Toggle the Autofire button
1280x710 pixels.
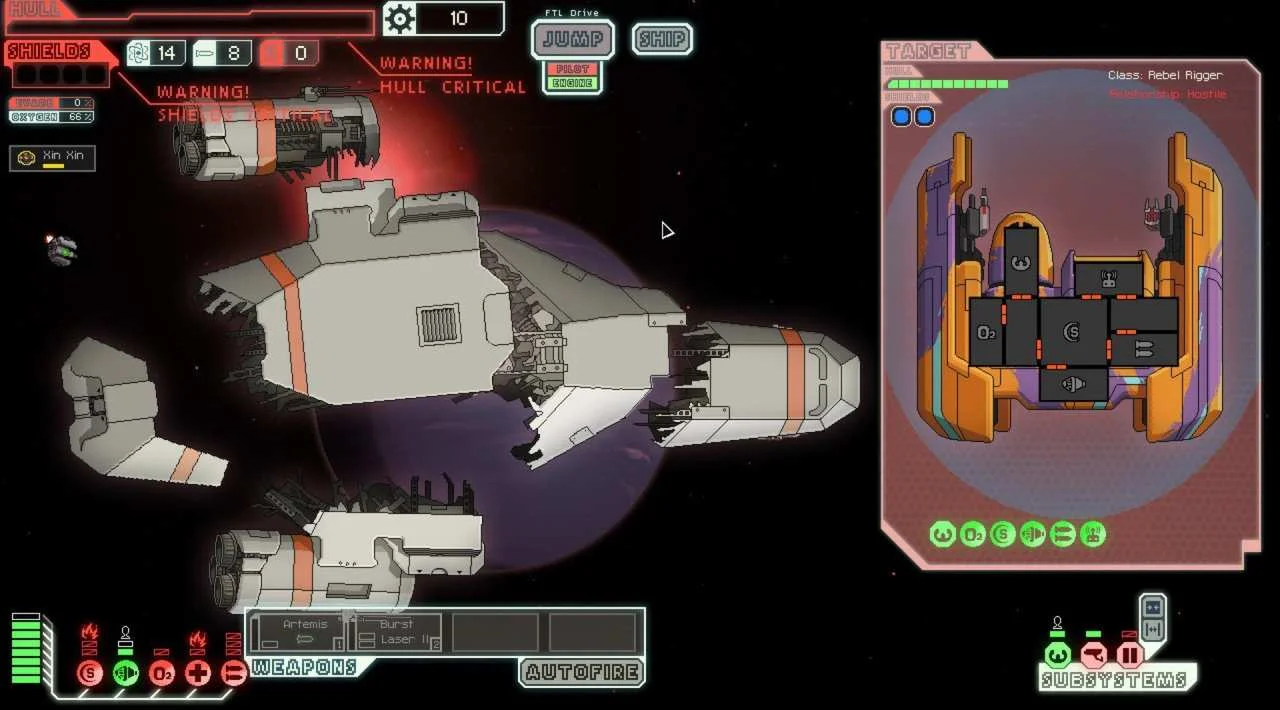[x=582, y=671]
